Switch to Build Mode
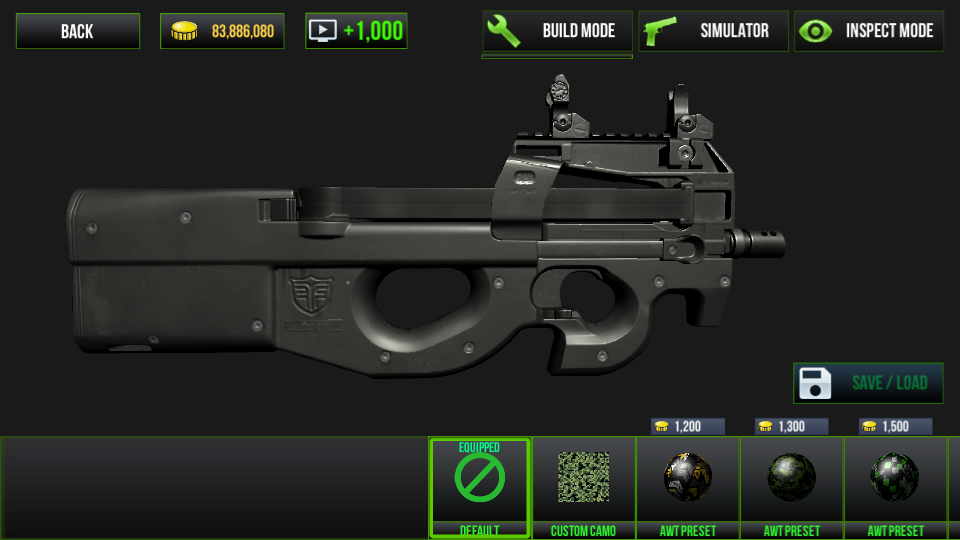Viewport: 960px width, 540px height. (x=557, y=31)
